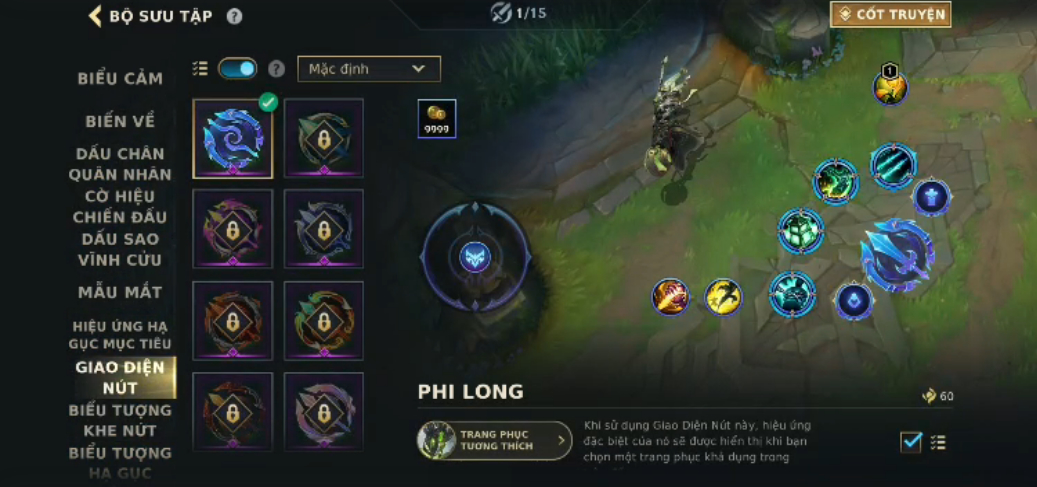1037x487 pixels.
Task: Switch to the Mẫu Mắt tab
Action: 120,292
